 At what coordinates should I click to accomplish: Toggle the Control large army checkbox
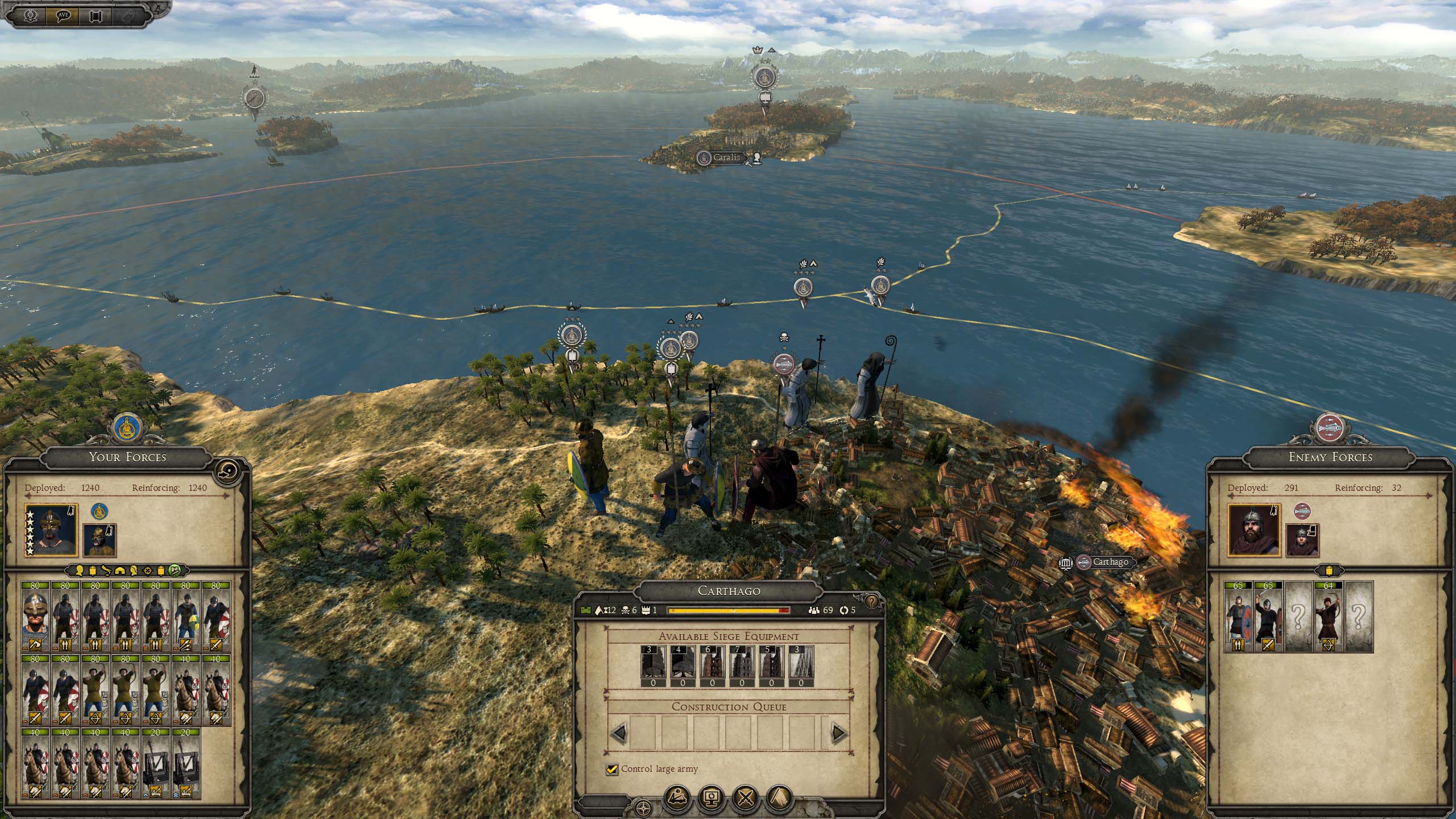coord(612,769)
